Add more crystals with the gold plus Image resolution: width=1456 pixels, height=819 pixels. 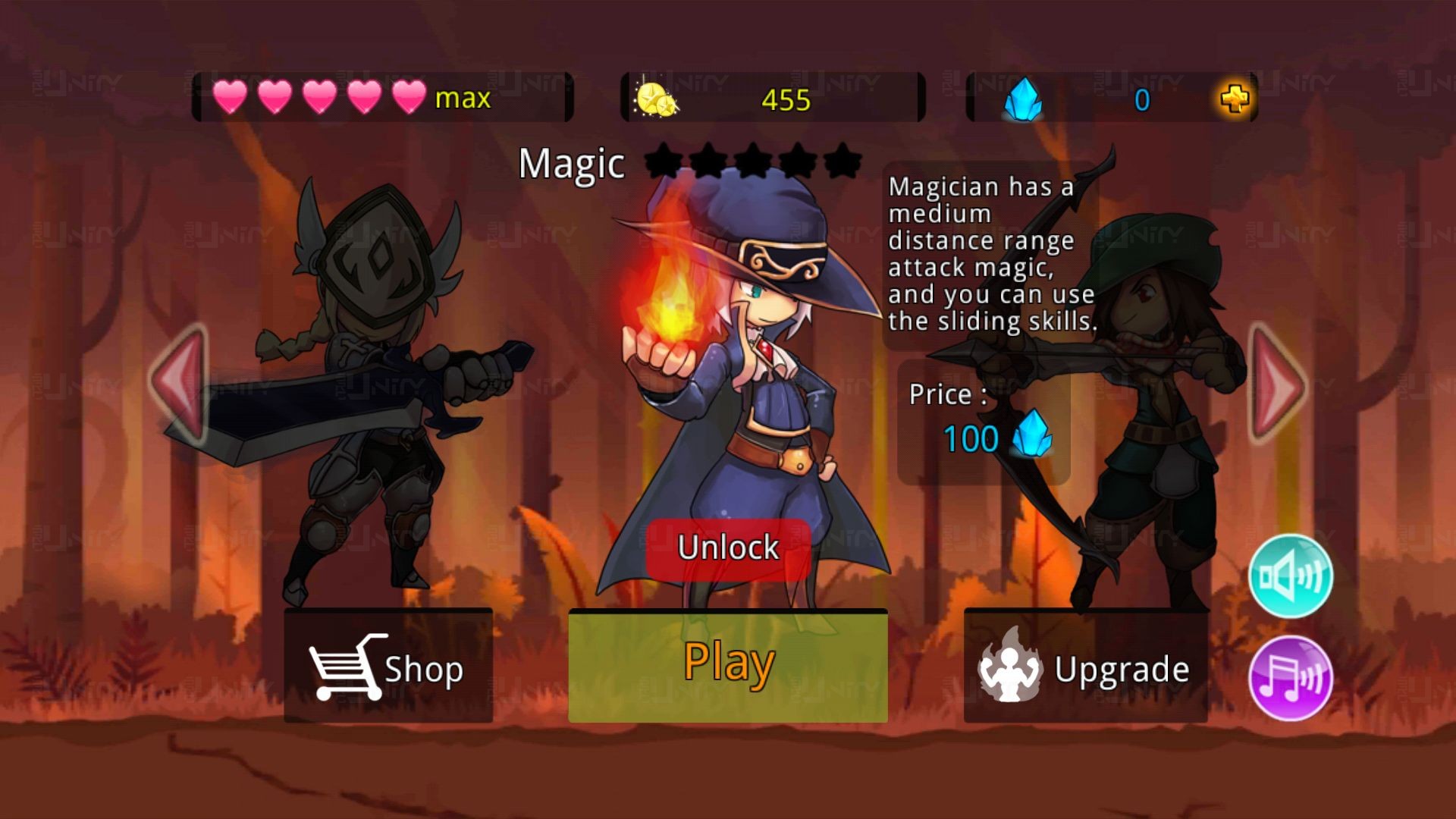click(x=1235, y=99)
